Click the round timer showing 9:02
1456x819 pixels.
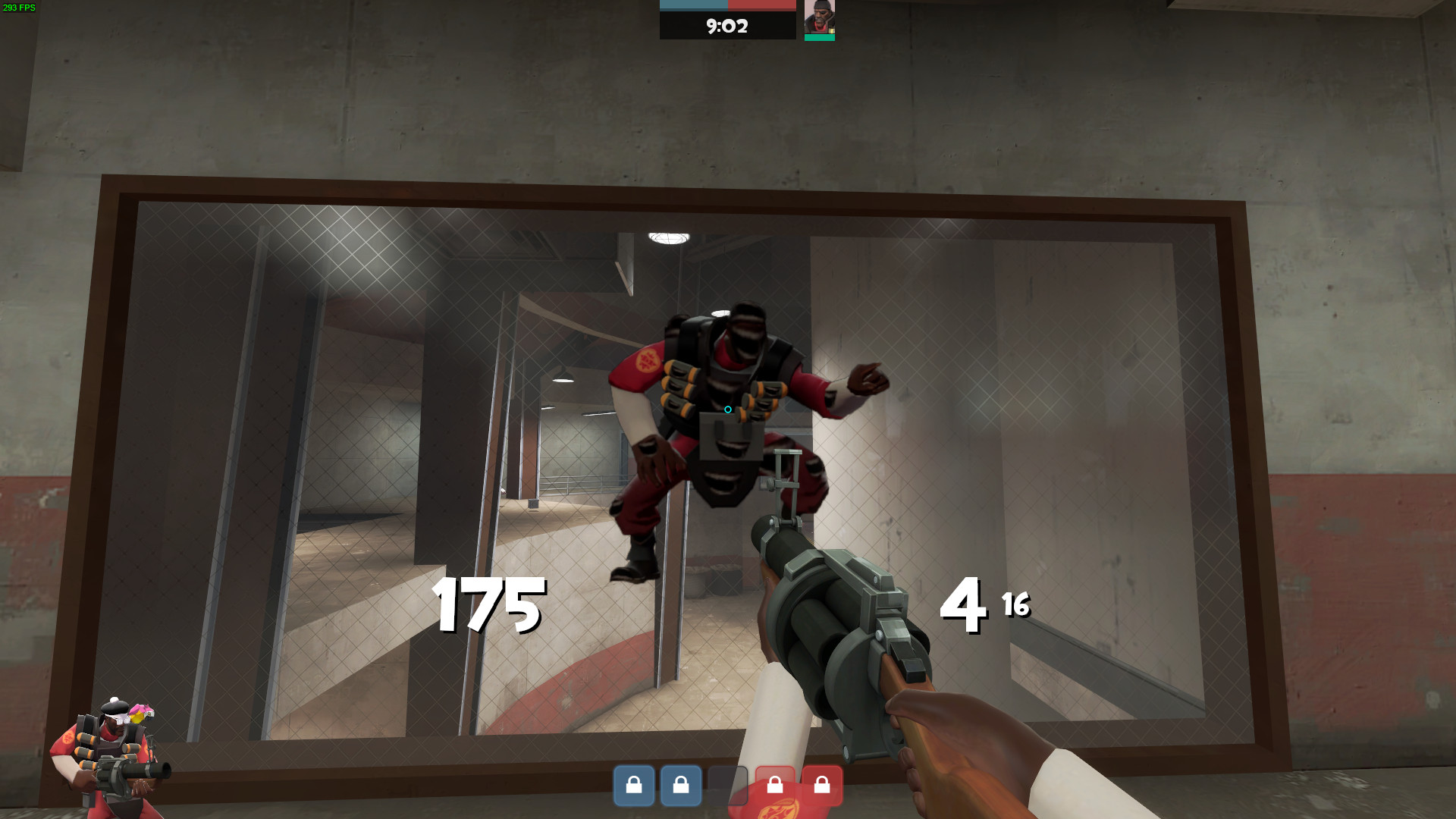coord(726,27)
